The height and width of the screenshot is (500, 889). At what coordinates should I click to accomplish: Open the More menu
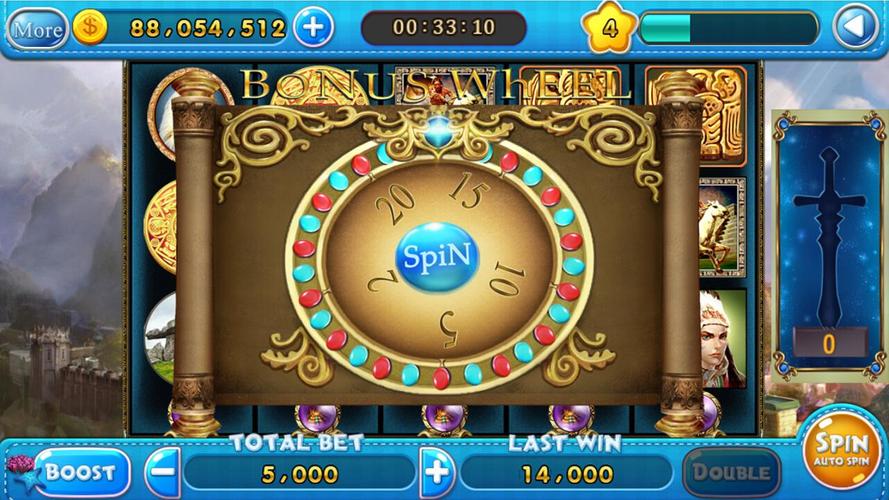click(x=37, y=28)
